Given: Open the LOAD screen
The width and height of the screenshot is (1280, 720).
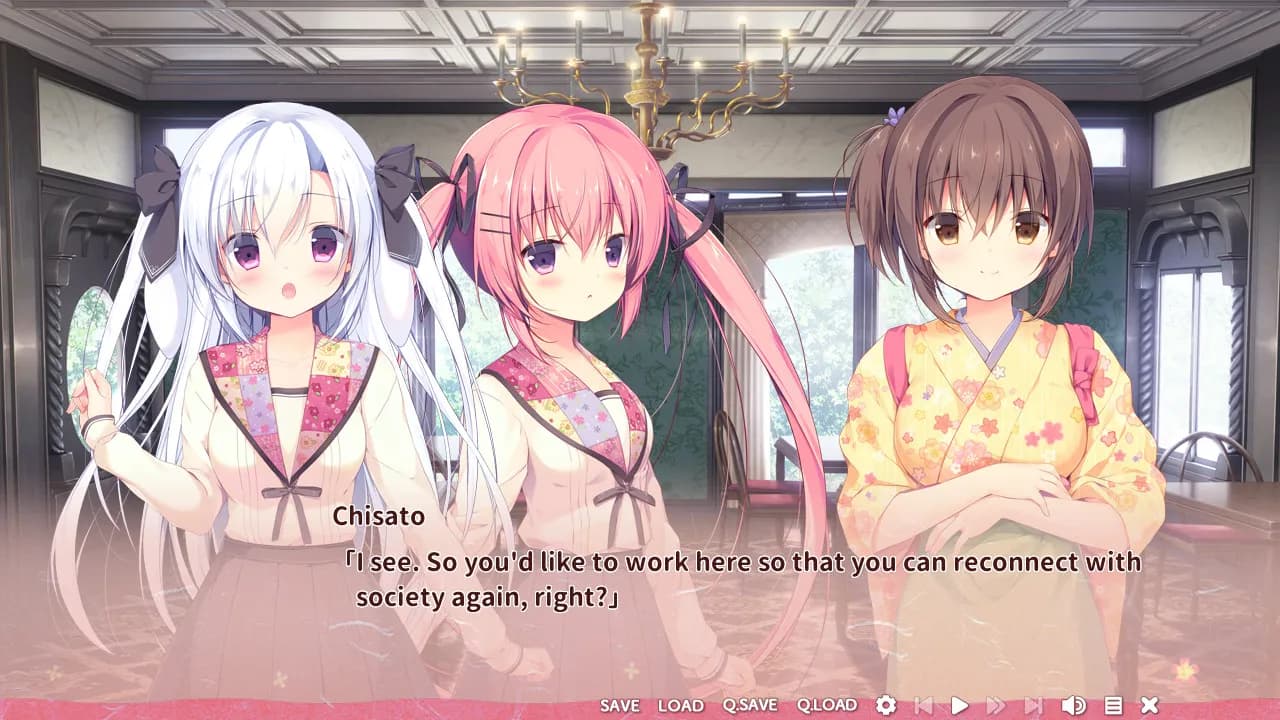Looking at the screenshot, I should point(682,705).
